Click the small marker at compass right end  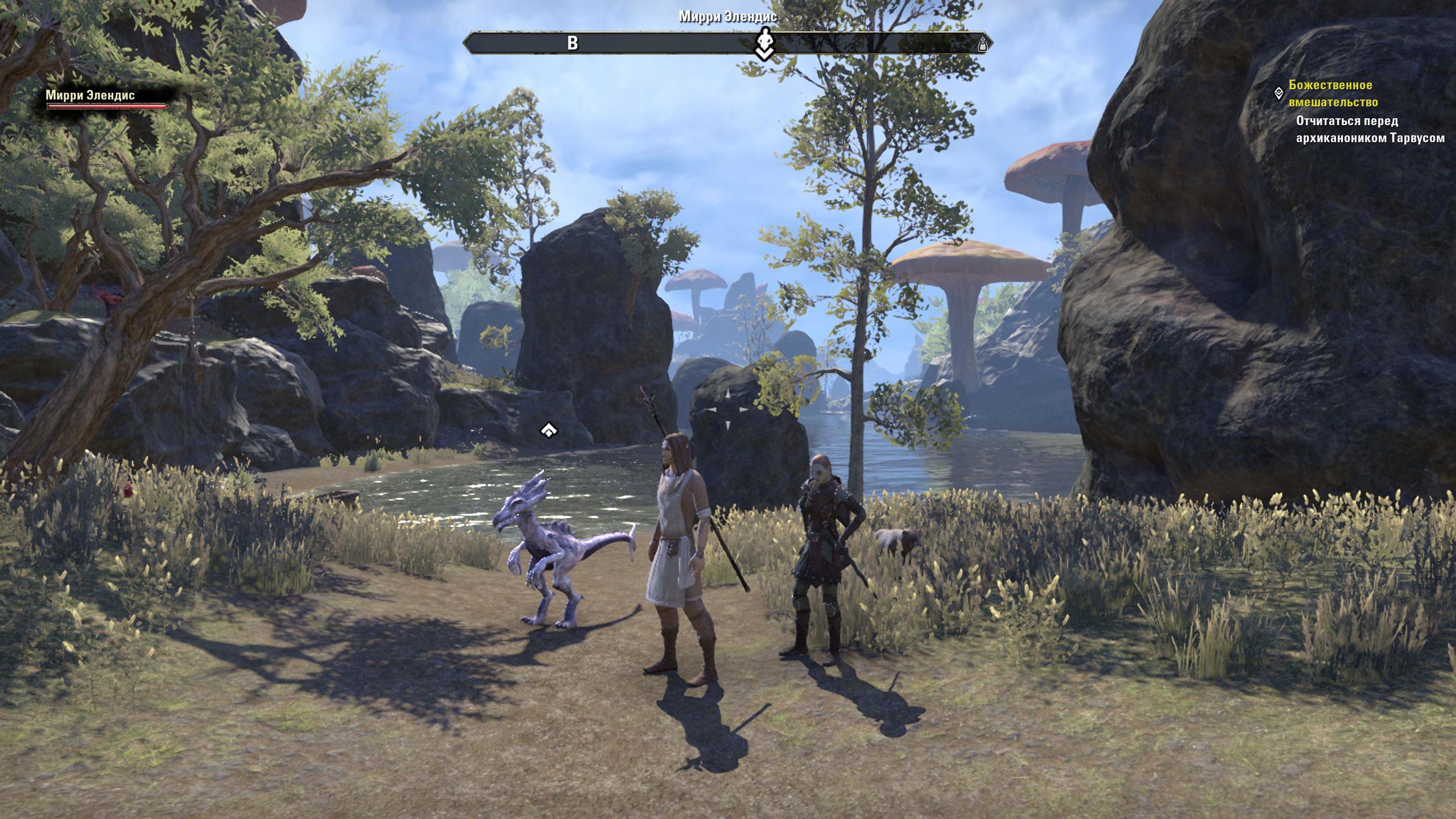click(x=982, y=44)
